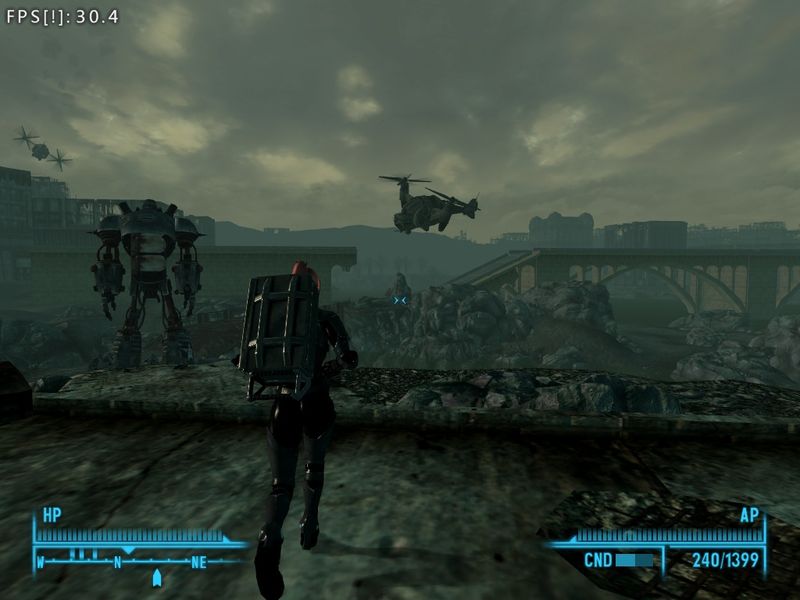This screenshot has height=600, width=800.
Task: Select the quest marker arrow under the compass
Action: pos(156,578)
